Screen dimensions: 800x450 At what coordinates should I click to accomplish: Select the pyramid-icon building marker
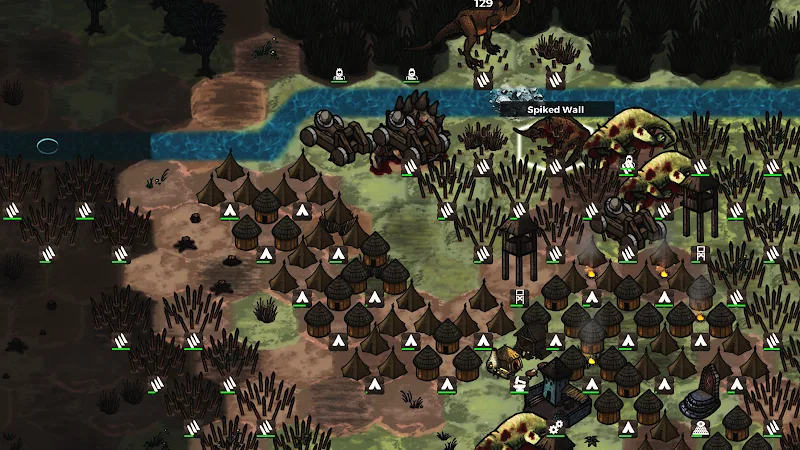701,427
